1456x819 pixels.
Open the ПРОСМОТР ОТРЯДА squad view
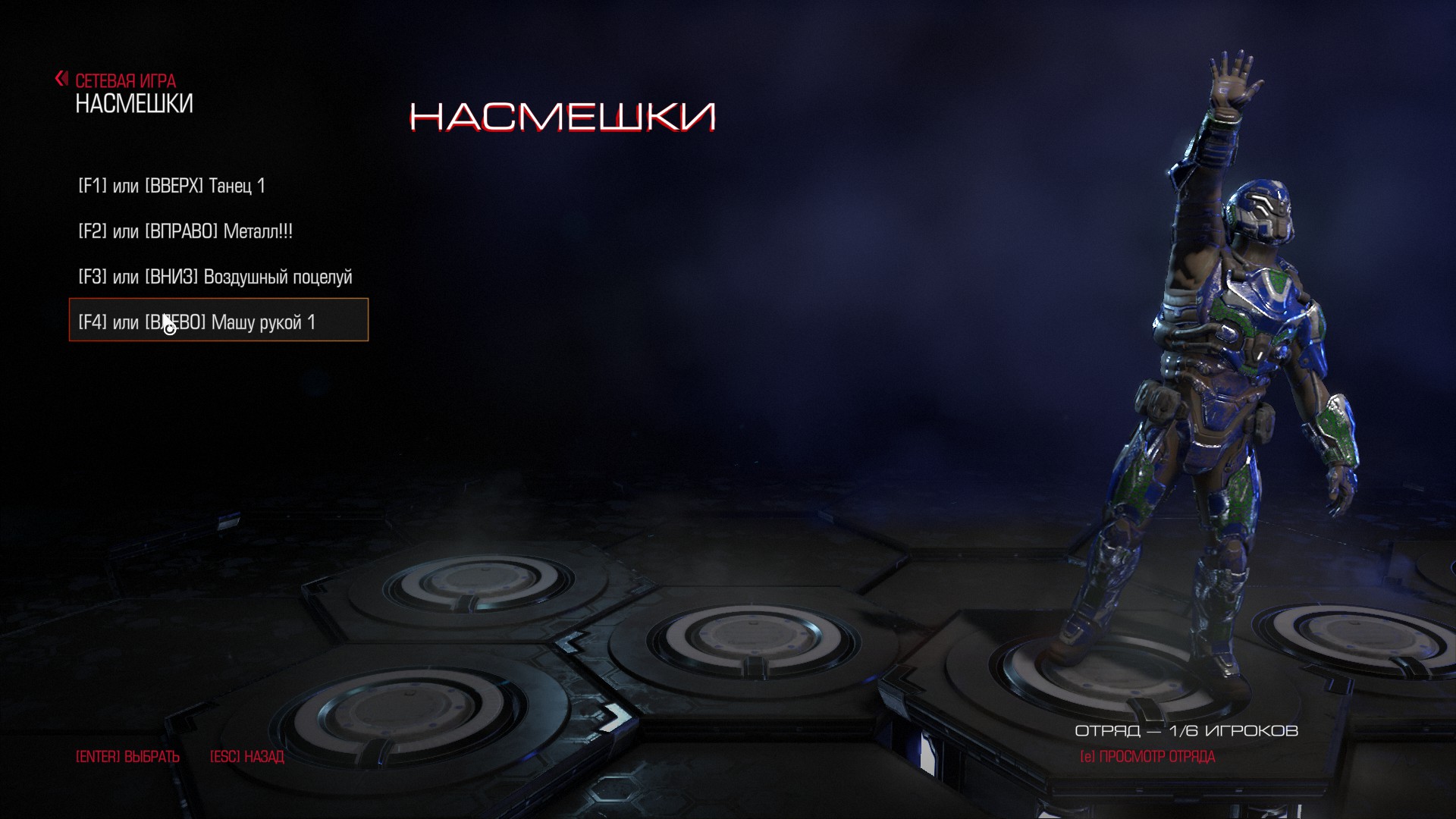click(1147, 757)
